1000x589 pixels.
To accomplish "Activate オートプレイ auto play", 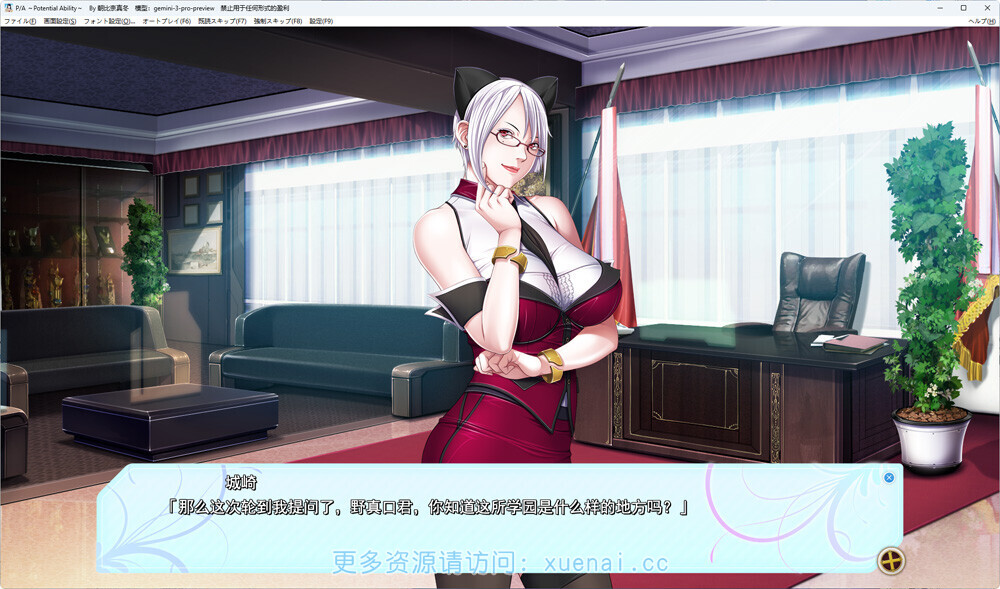I will coord(166,21).
